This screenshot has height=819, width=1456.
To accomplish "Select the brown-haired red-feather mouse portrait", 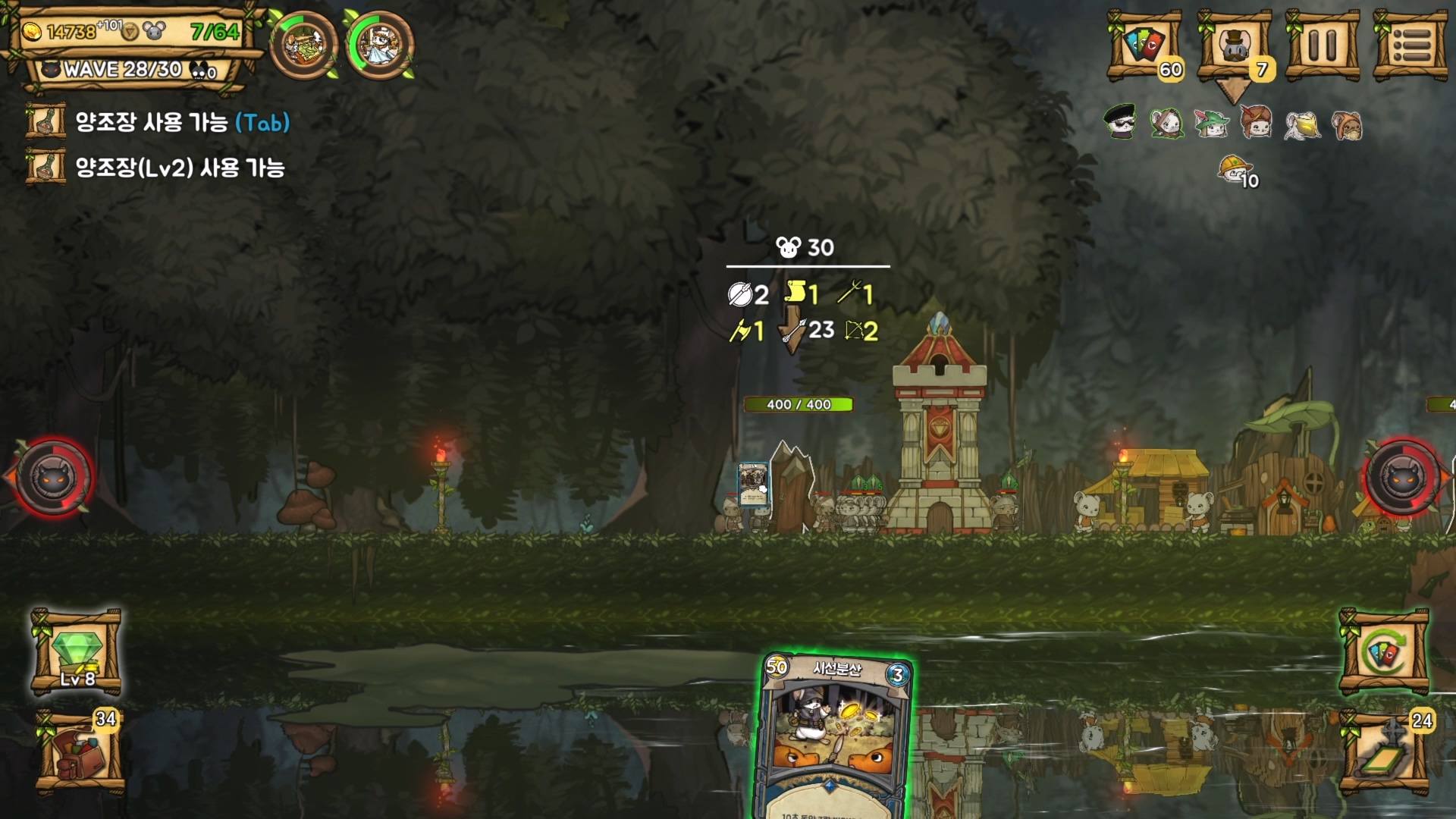I will (x=1256, y=123).
